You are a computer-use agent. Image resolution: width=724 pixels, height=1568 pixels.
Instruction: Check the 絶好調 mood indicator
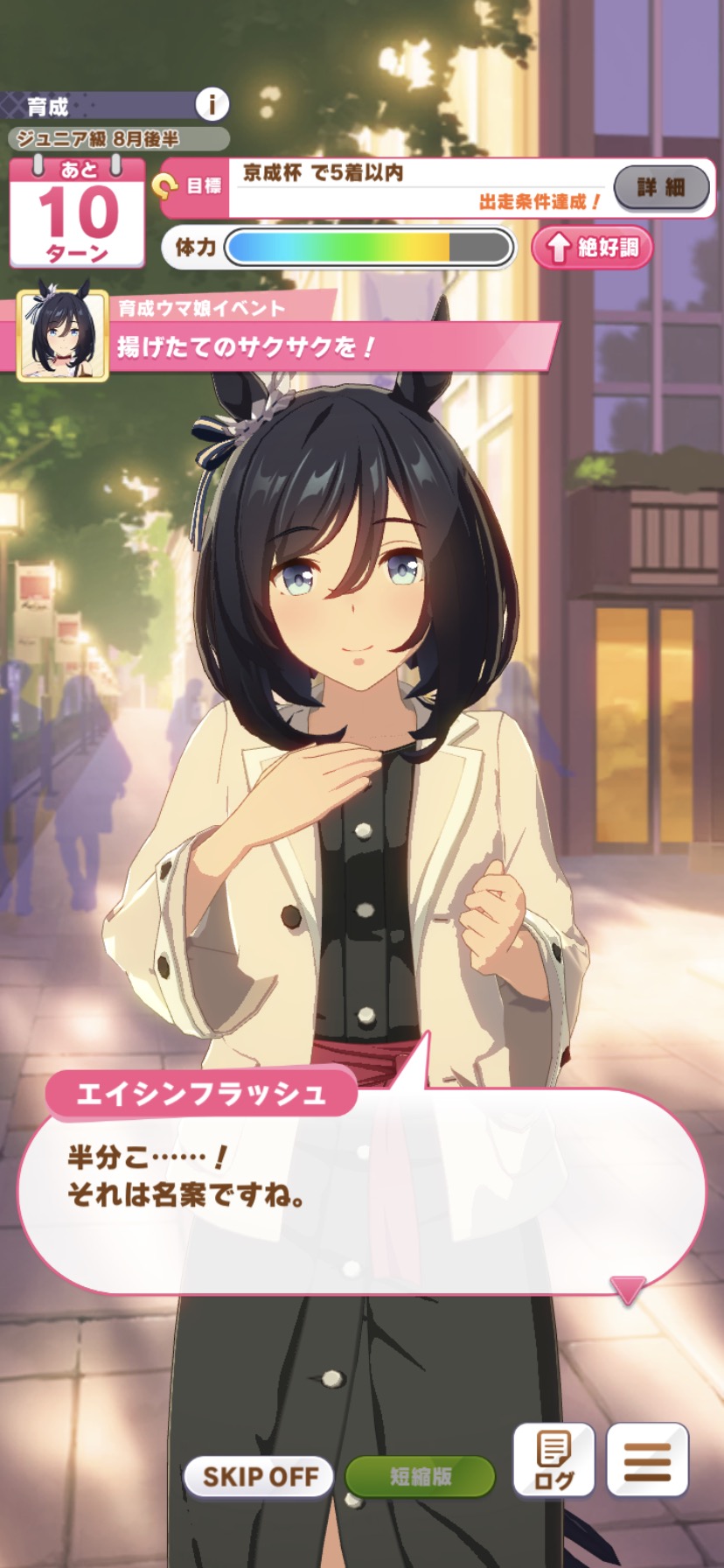592,248
